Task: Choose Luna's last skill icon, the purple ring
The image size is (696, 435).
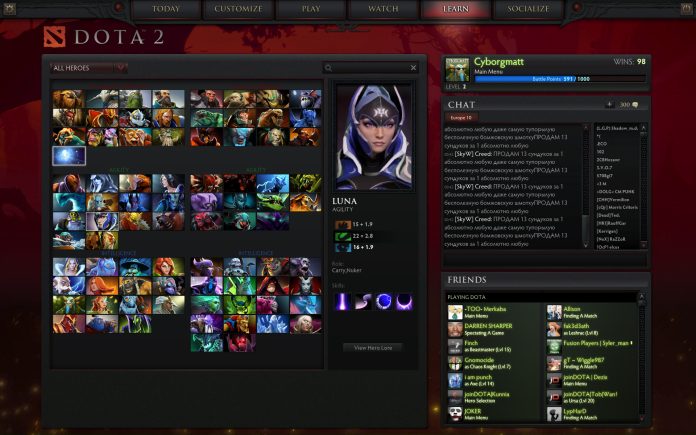Action: click(x=405, y=301)
